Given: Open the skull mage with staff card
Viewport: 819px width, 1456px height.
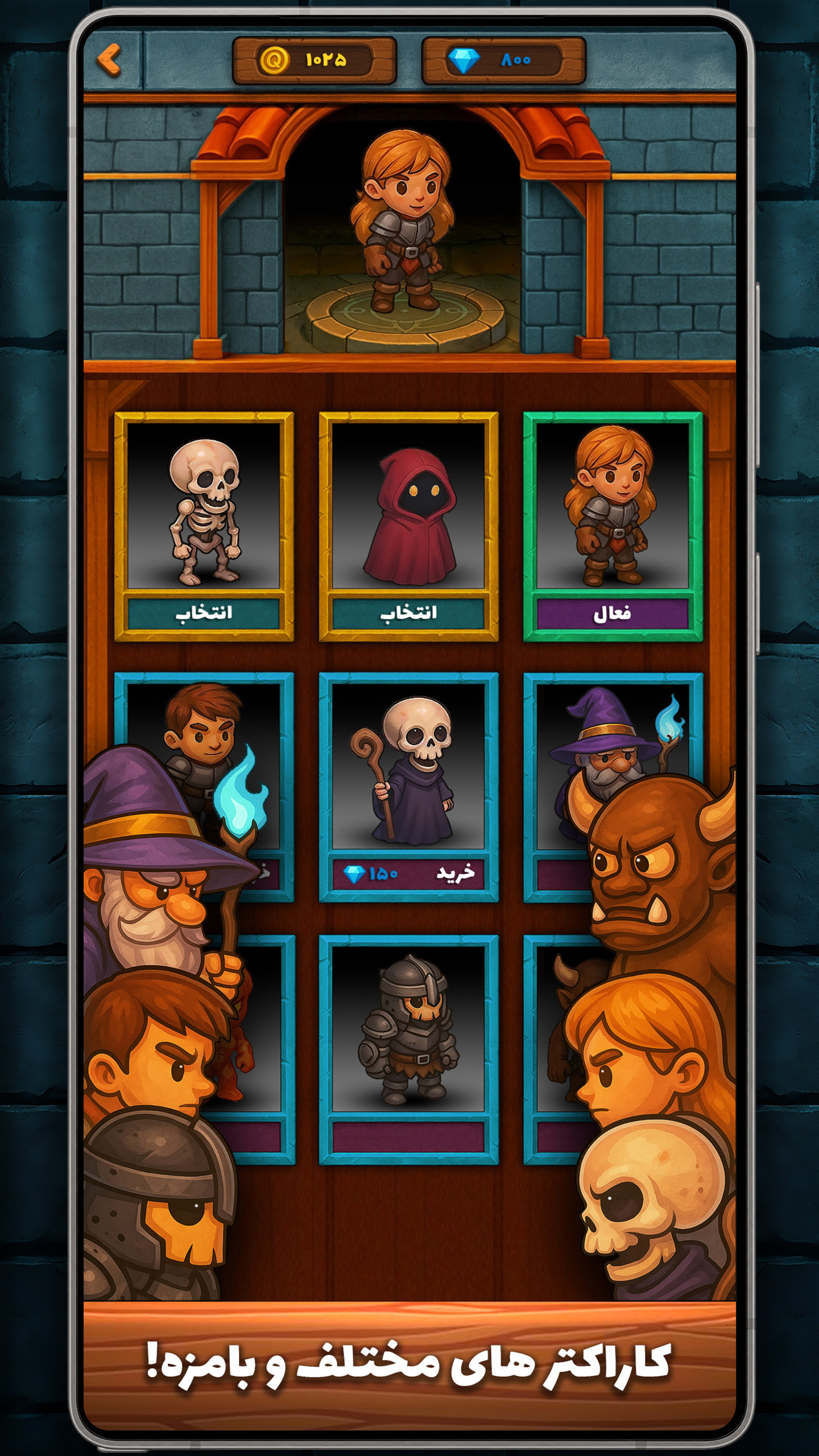Looking at the screenshot, I should tap(408, 768).
